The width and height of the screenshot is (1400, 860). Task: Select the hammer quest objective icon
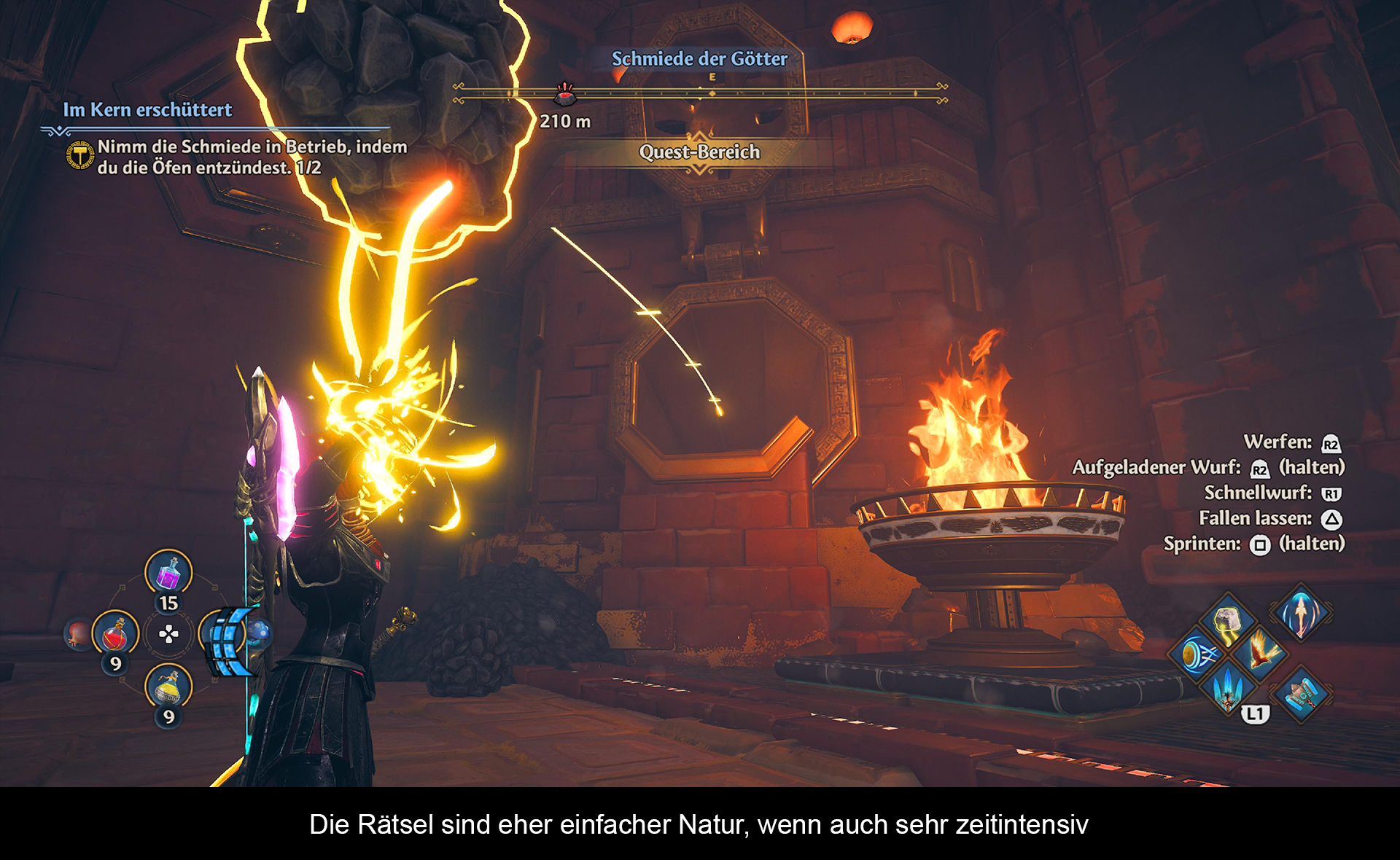tap(80, 155)
